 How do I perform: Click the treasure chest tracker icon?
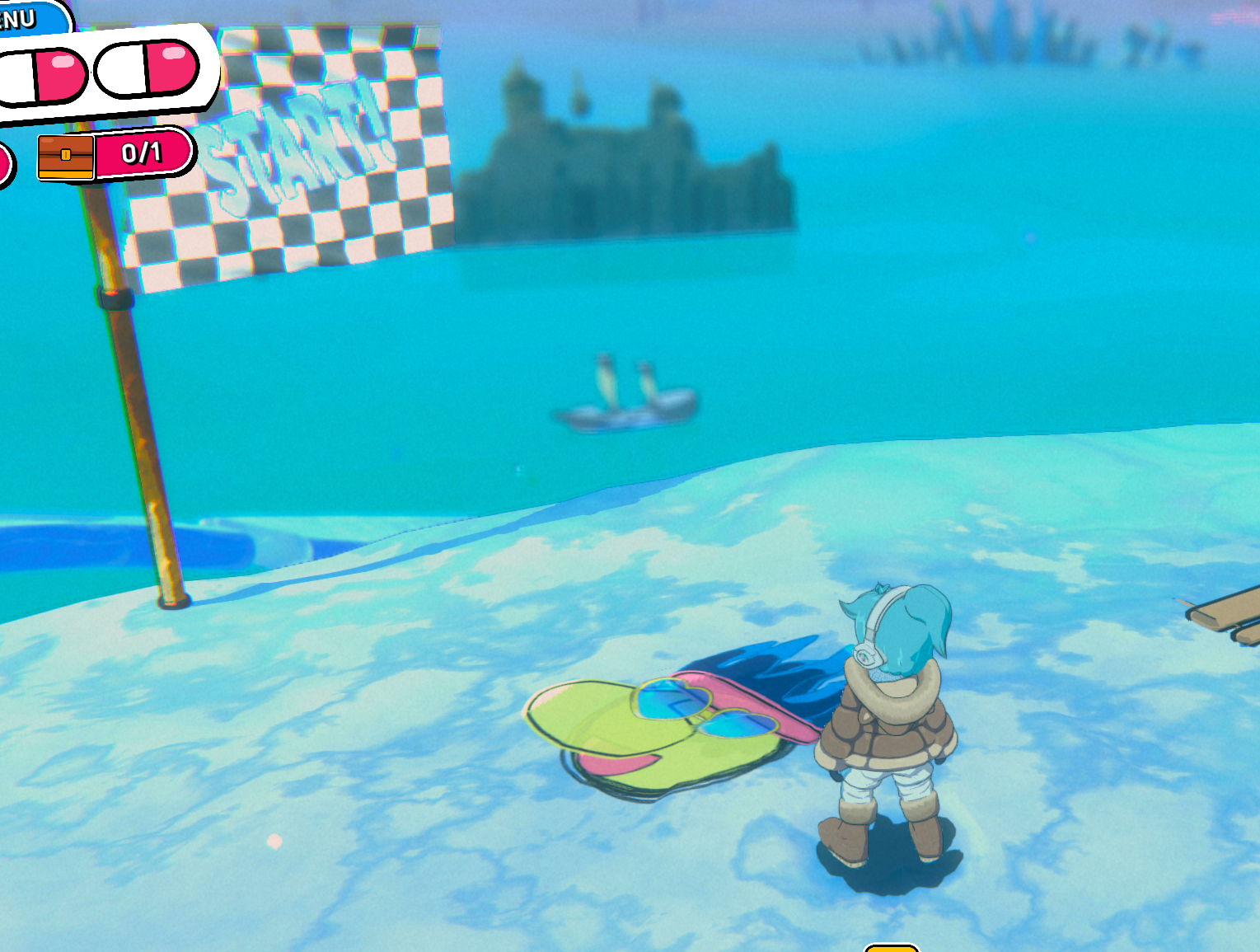pos(66,157)
